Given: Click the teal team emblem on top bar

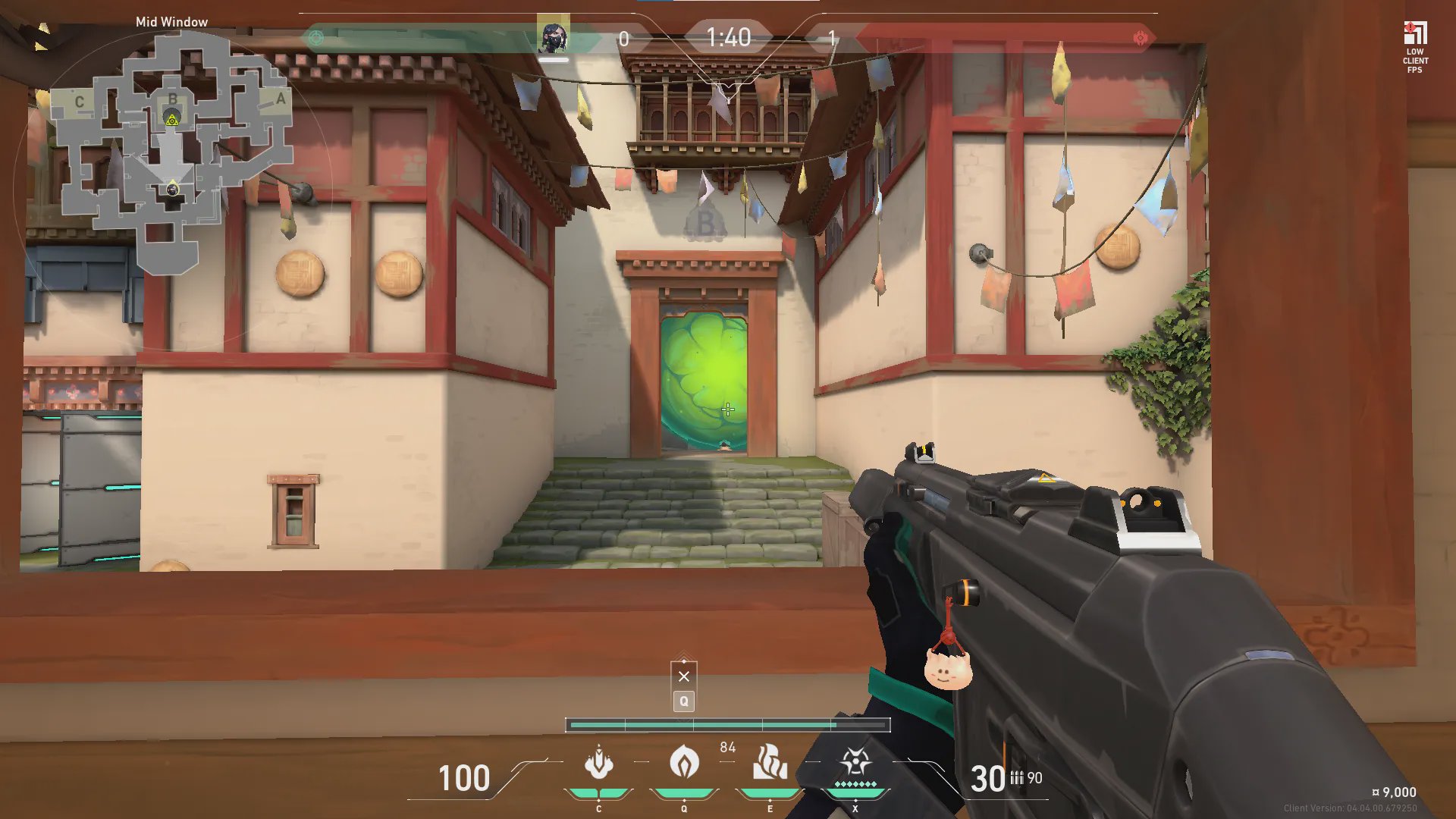Looking at the screenshot, I should pyautogui.click(x=316, y=38).
